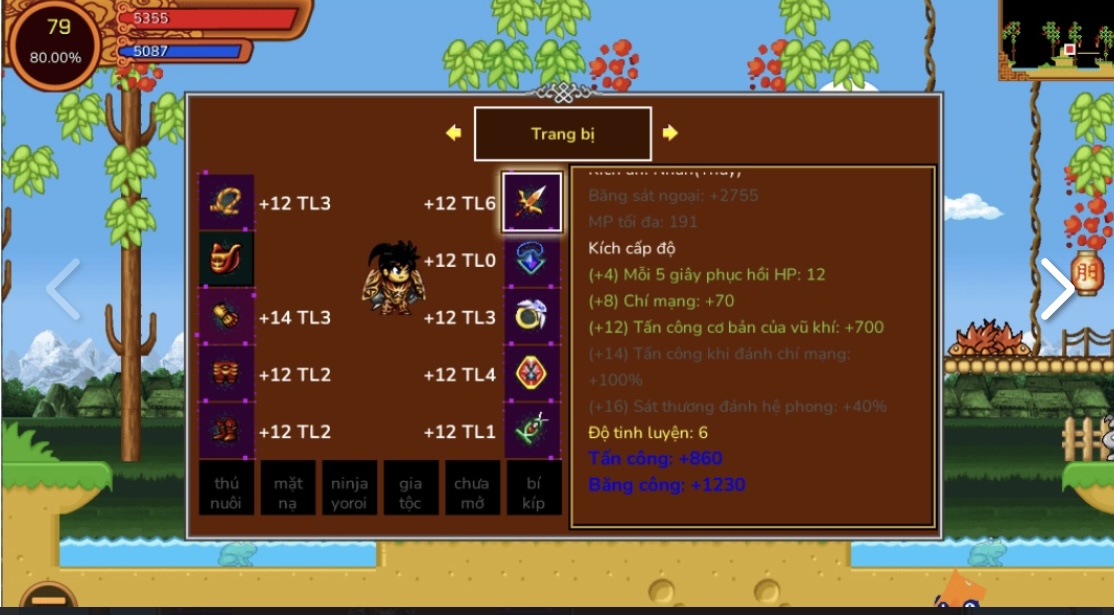
Task: Select the gloves equipment slot
Action: [x=226, y=317]
